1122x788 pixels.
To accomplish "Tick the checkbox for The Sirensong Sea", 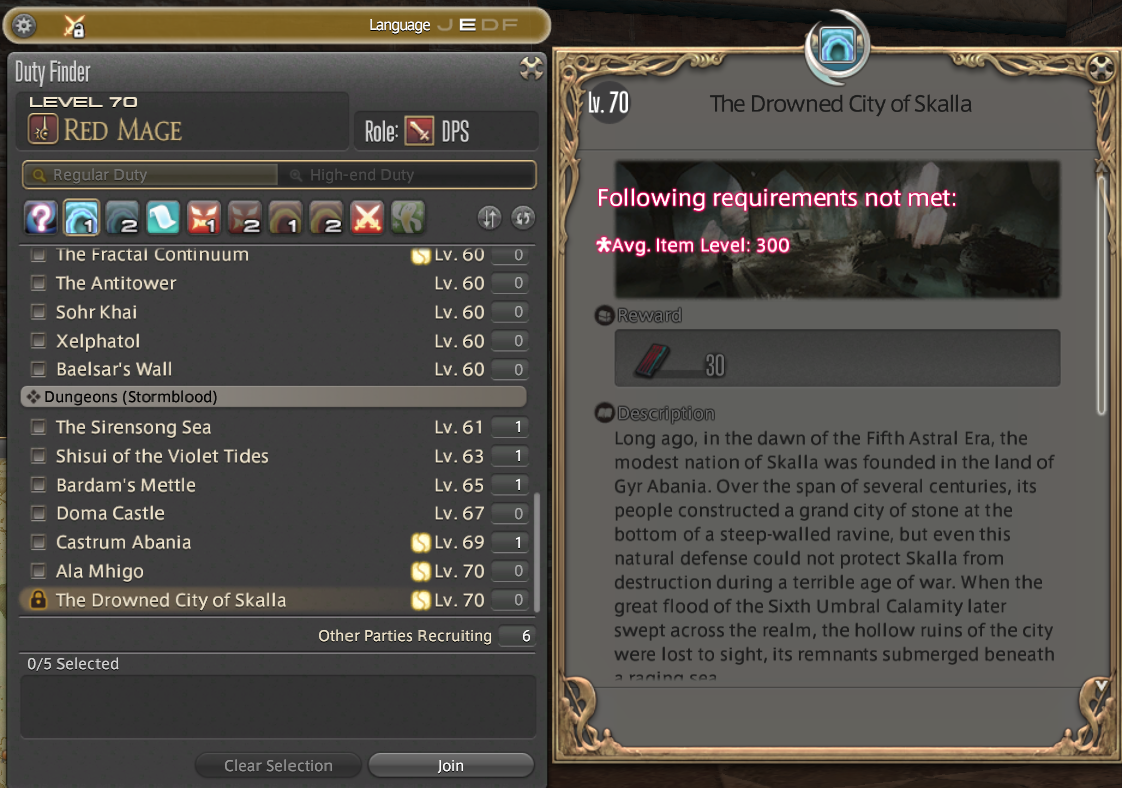I will [x=39, y=427].
